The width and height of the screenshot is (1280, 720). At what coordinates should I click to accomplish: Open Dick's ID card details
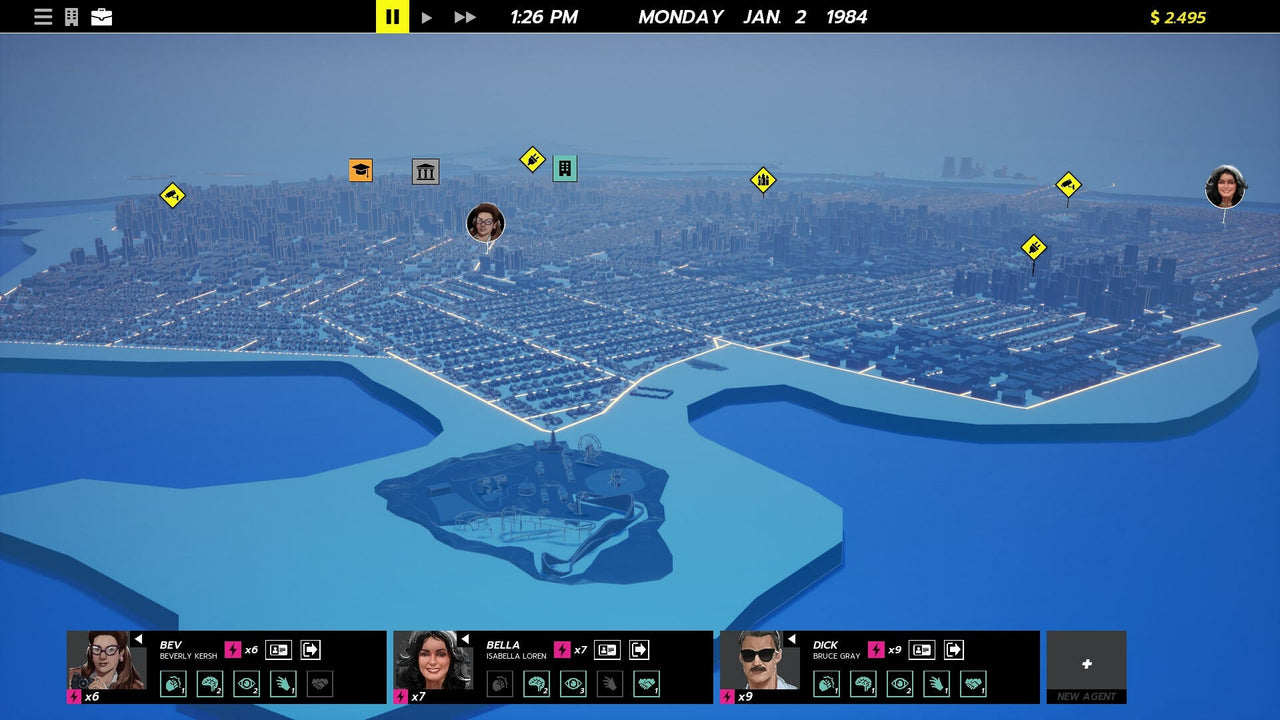point(921,649)
